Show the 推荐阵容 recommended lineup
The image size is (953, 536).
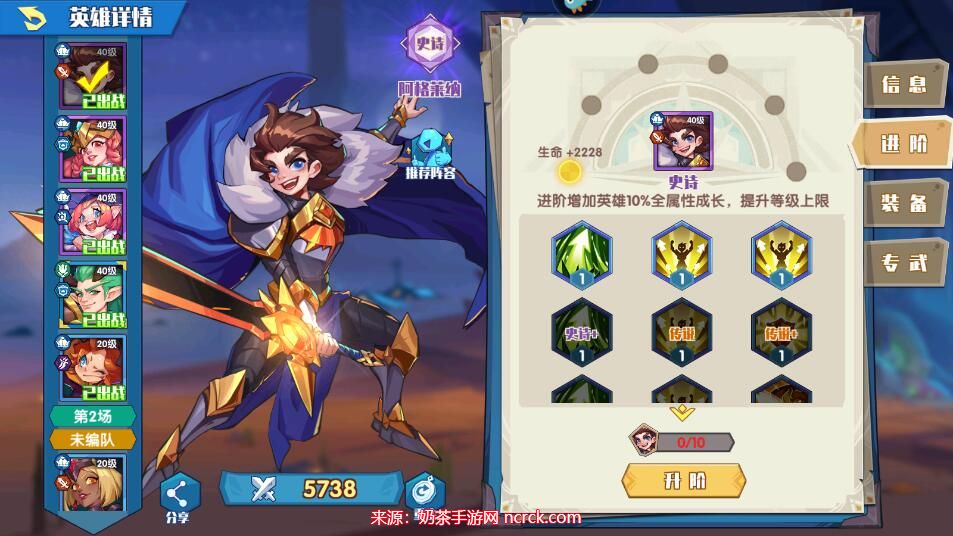click(430, 150)
